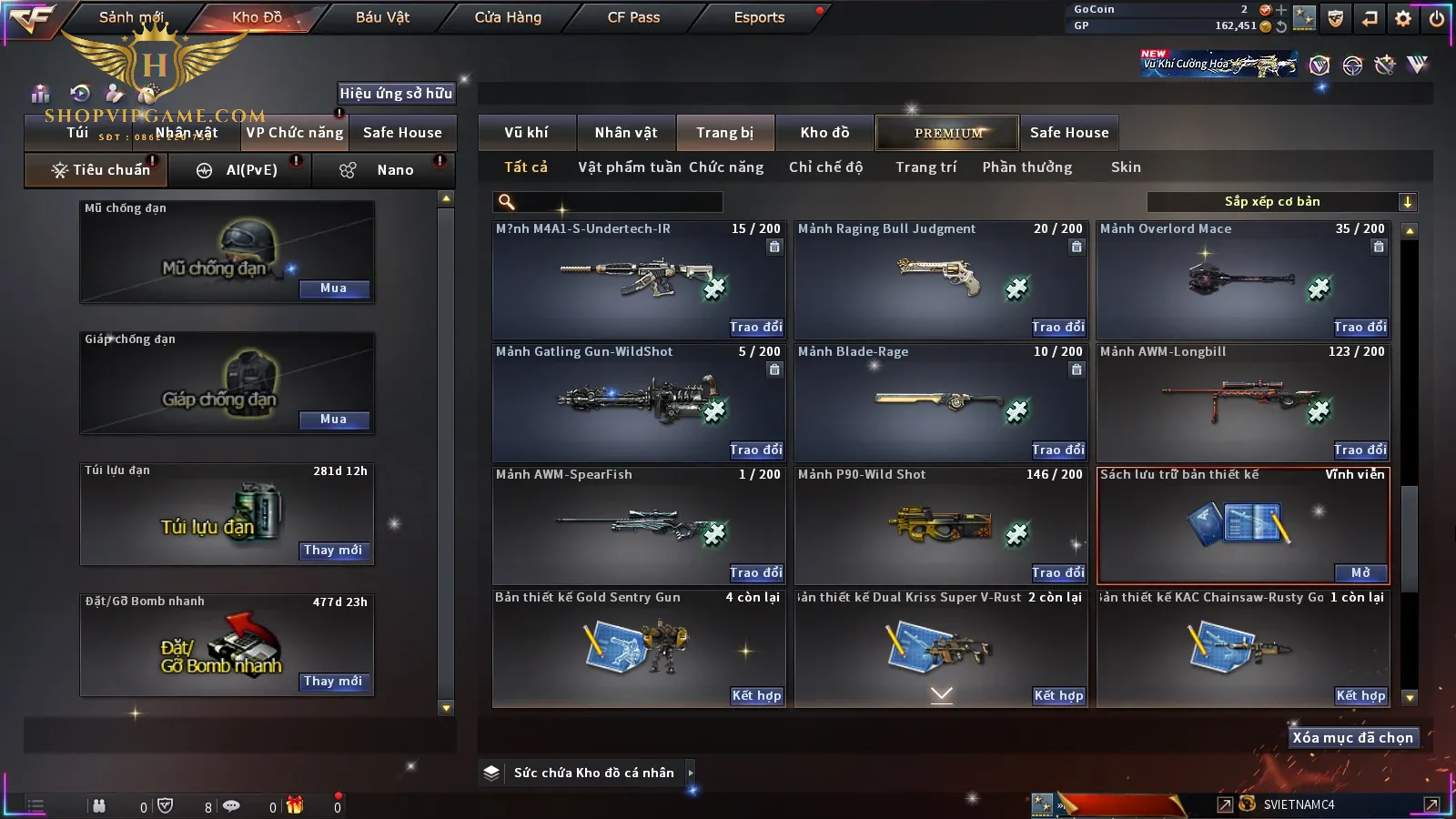Renew the Túi lựu đạn item

click(333, 551)
